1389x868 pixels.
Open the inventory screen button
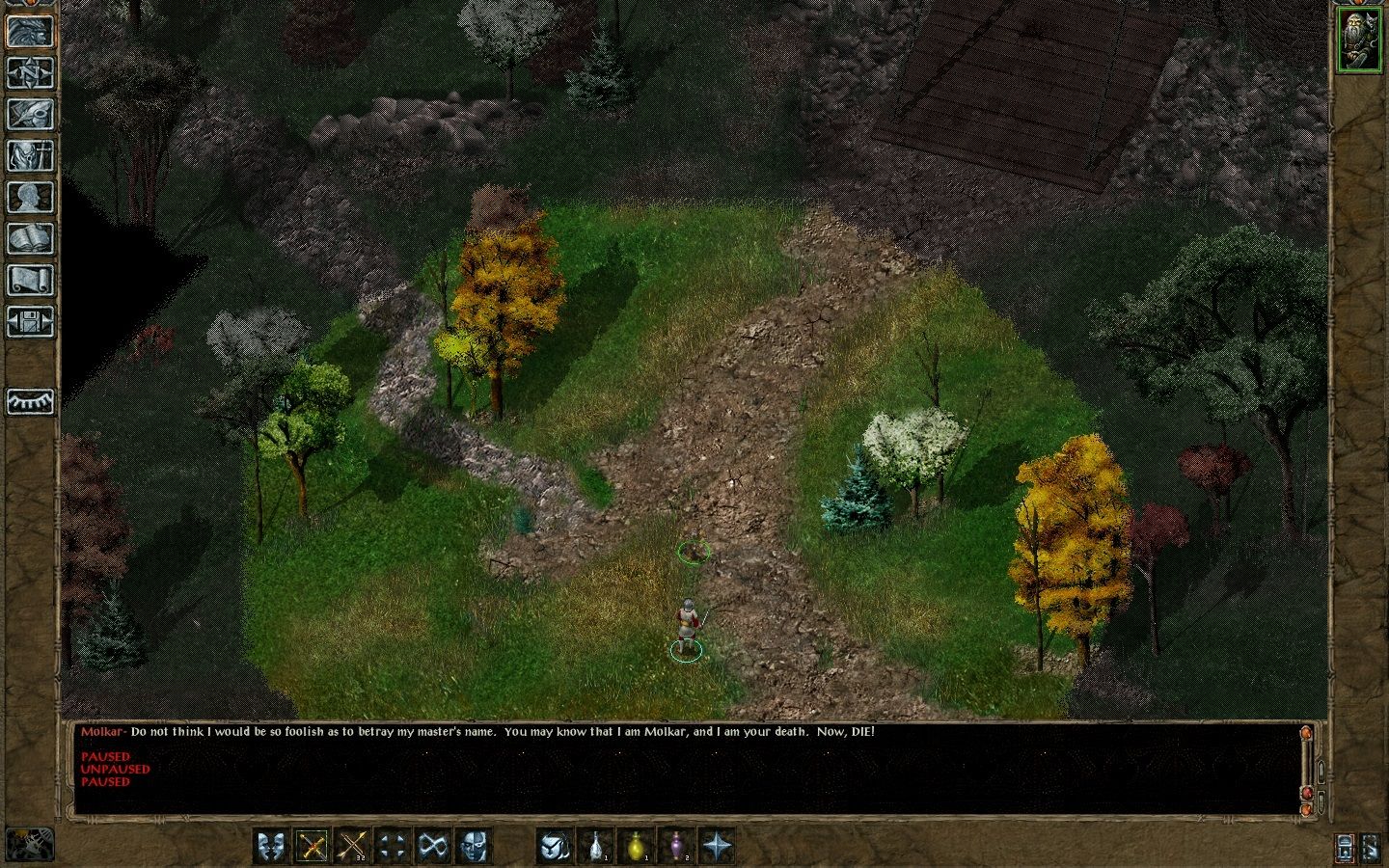(30, 155)
